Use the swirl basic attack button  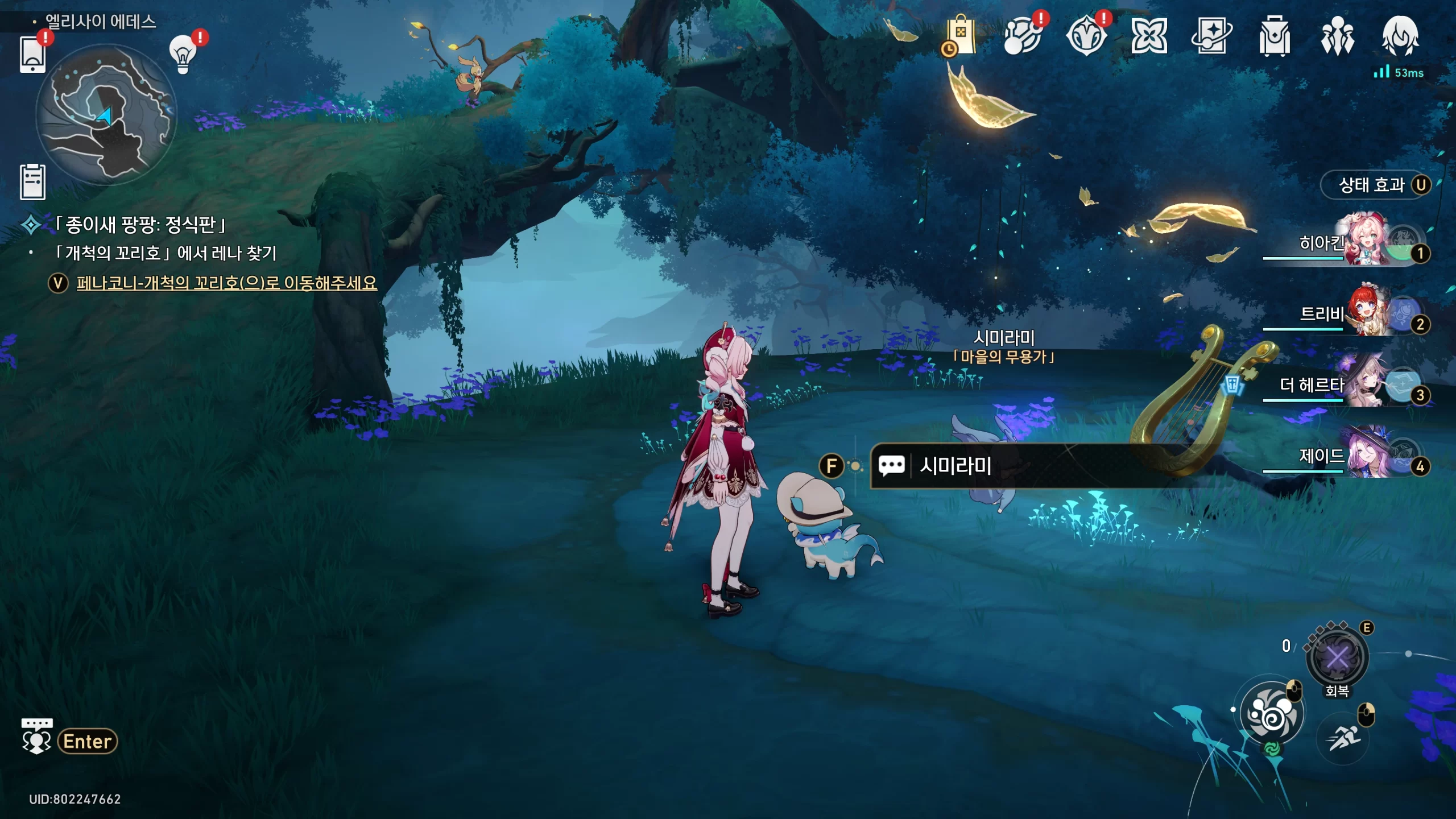tap(1272, 713)
